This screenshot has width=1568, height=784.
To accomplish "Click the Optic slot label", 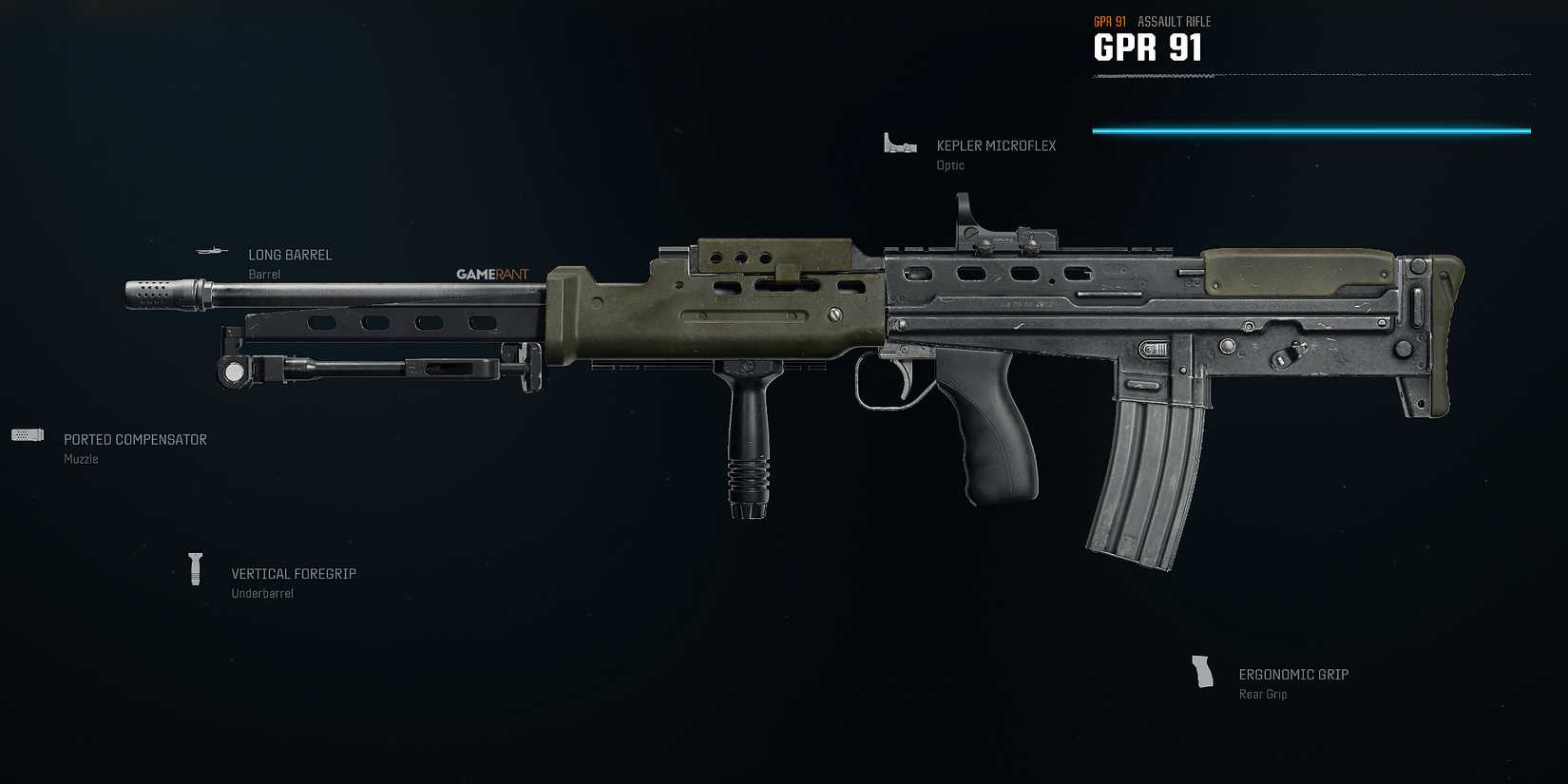I will pos(949,164).
